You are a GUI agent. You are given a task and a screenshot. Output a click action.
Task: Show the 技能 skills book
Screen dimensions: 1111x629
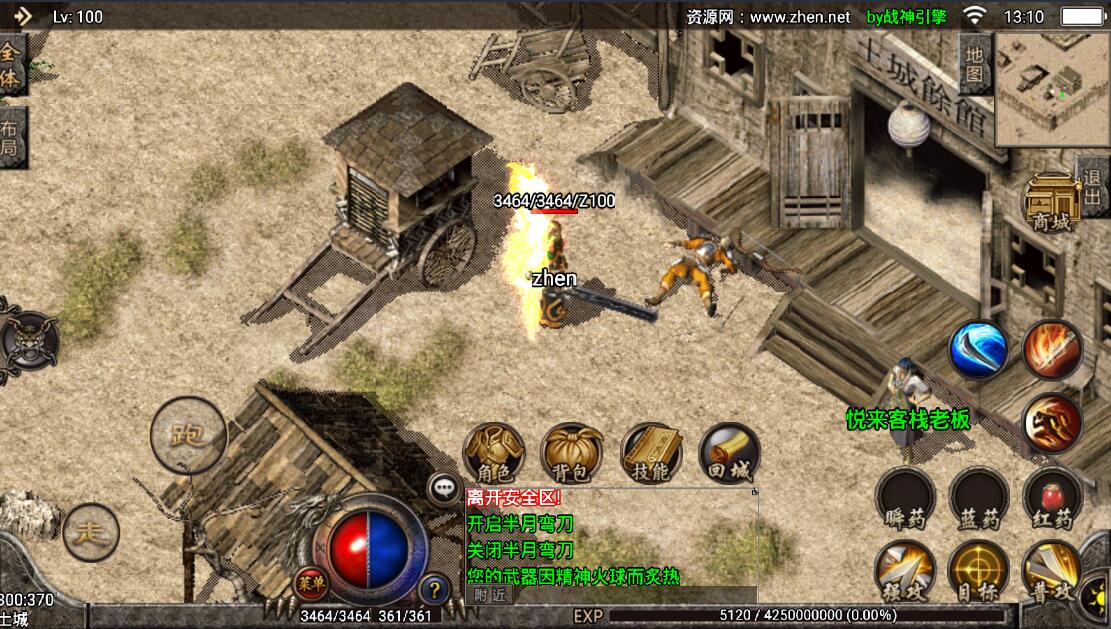pos(651,453)
